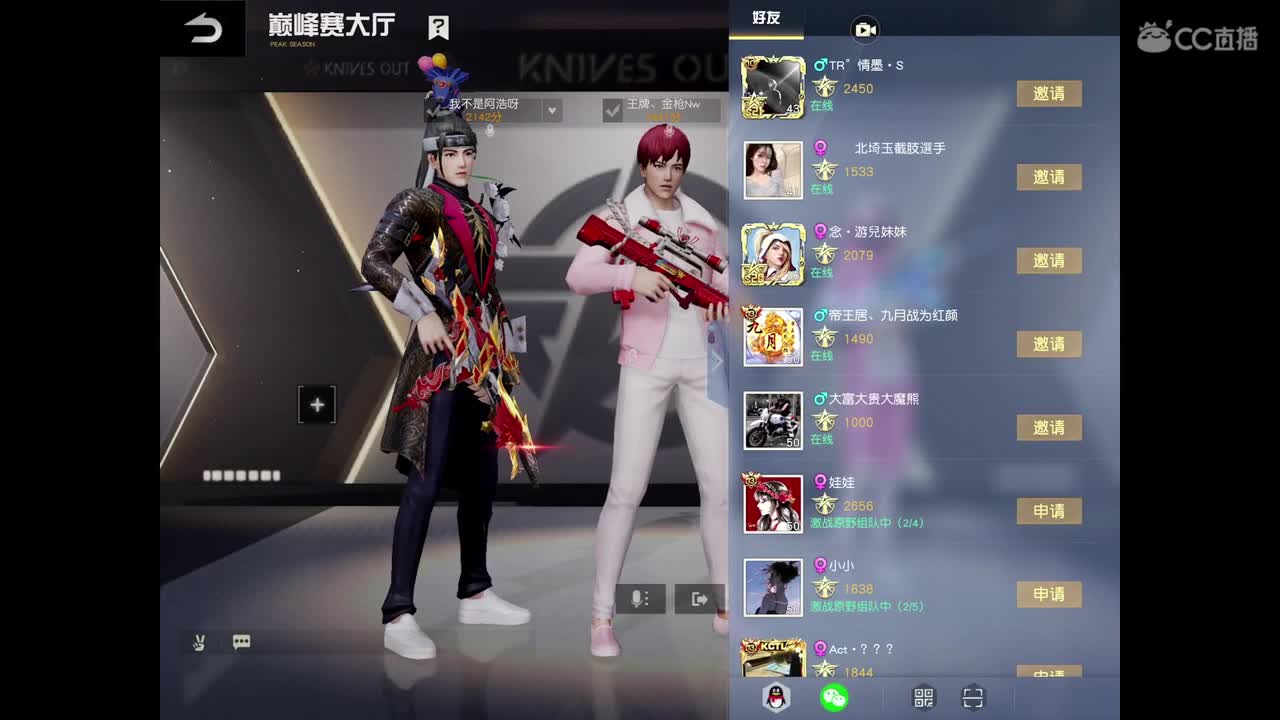Image resolution: width=1280 pixels, height=720 pixels.
Task: Open the camera/moments icon beside 好友 tab
Action: 864,30
